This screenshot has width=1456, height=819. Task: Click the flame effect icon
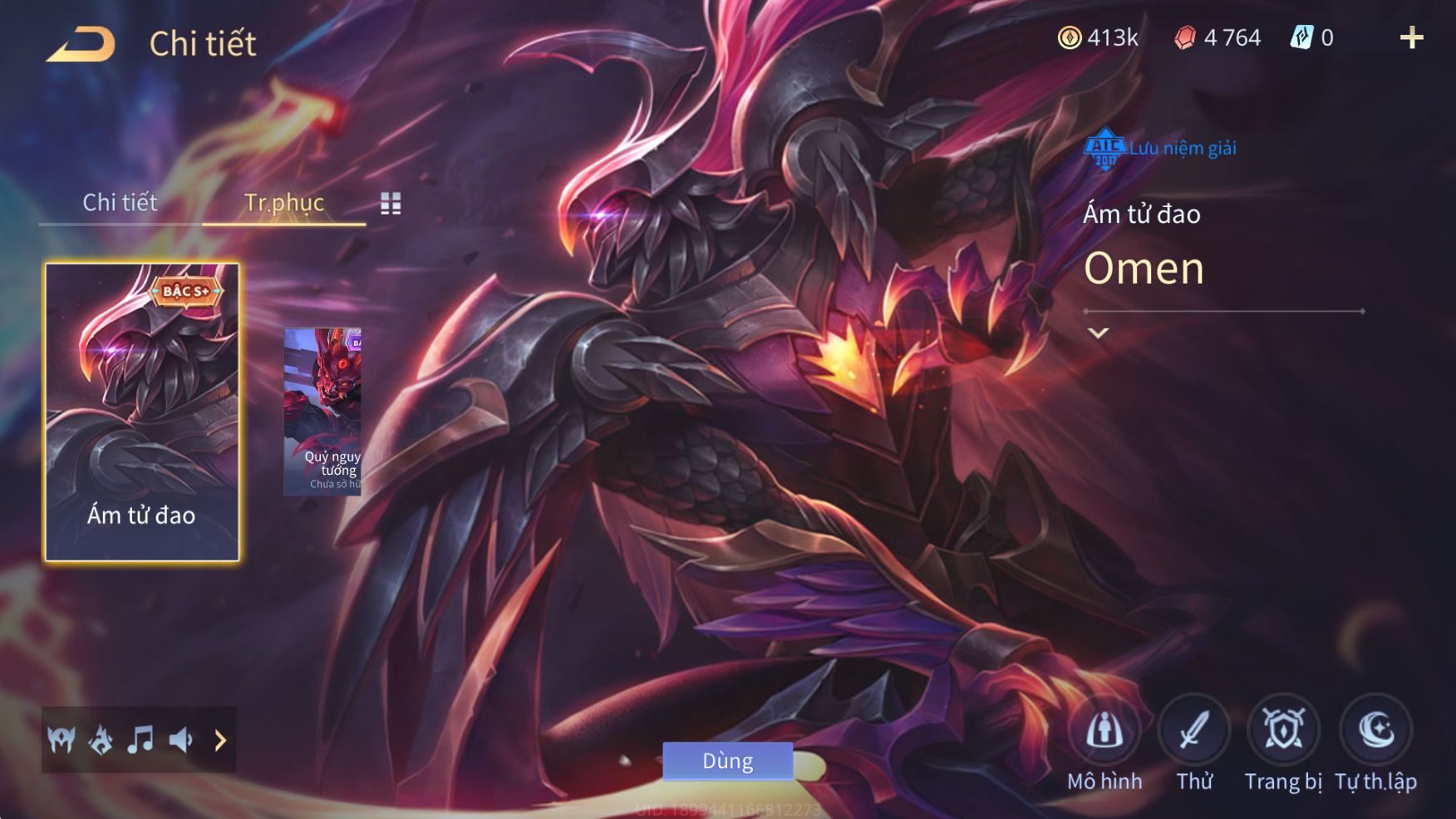[x=101, y=739]
